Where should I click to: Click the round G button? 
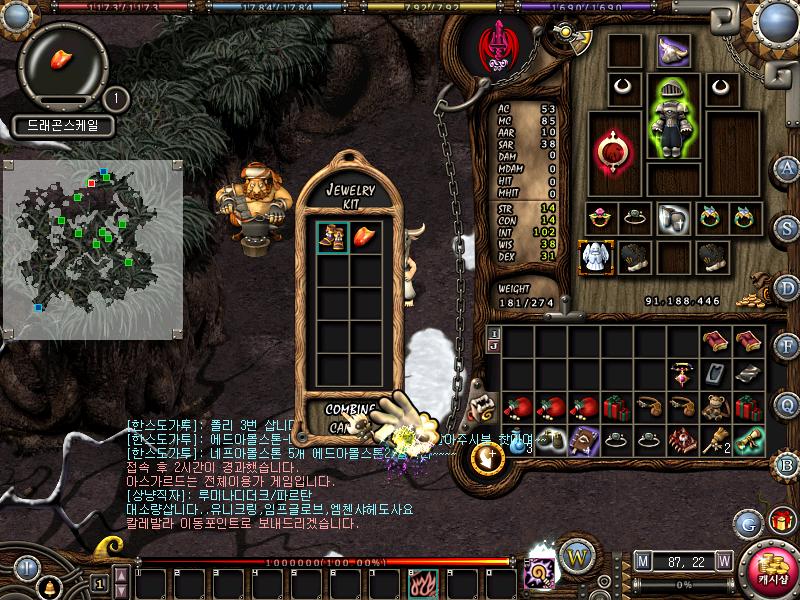click(x=748, y=522)
